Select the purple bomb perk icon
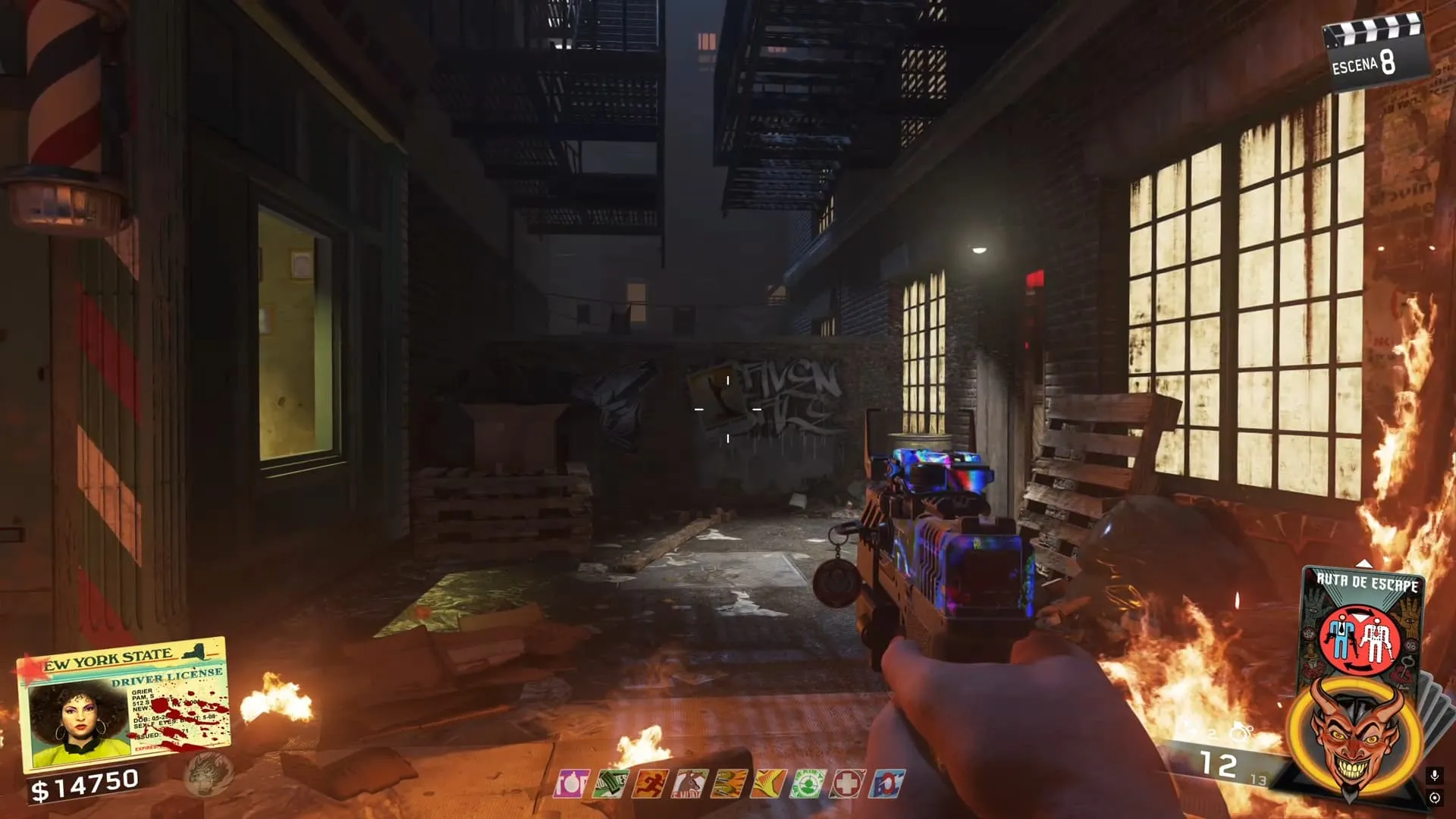 point(570,784)
